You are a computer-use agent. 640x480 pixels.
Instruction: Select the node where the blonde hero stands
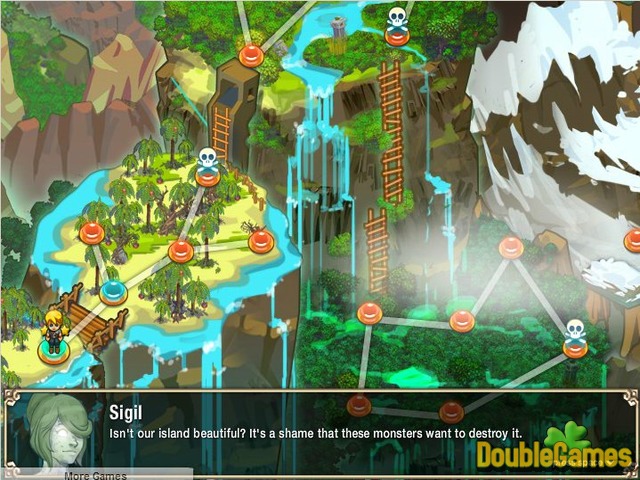[52, 350]
